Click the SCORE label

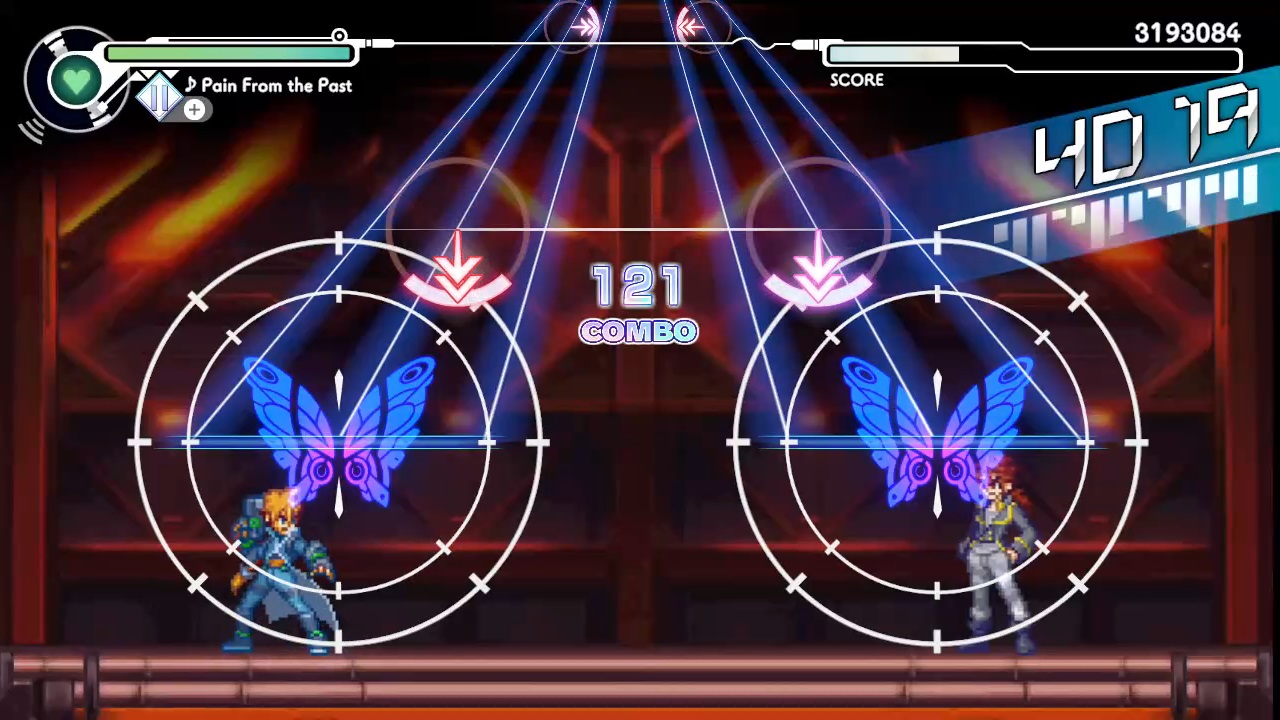(x=856, y=80)
